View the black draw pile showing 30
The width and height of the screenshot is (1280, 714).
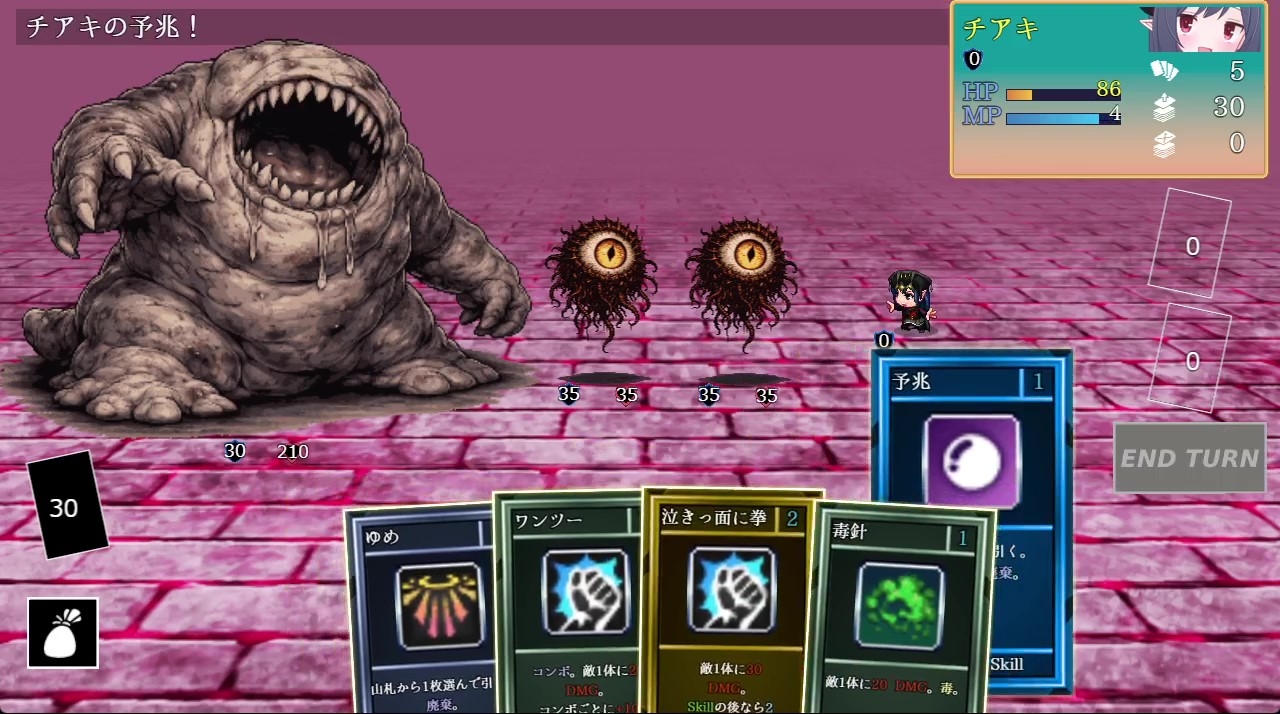(66, 508)
